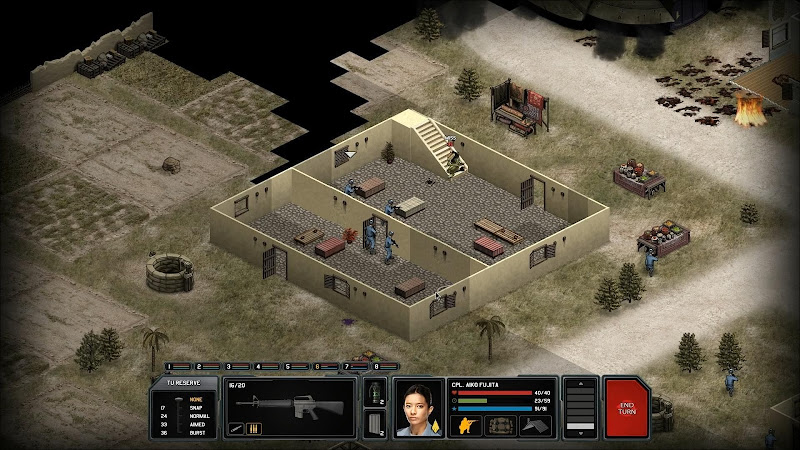The height and width of the screenshot is (450, 800).
Task: Switch to squad member 4
Action: click(258, 366)
